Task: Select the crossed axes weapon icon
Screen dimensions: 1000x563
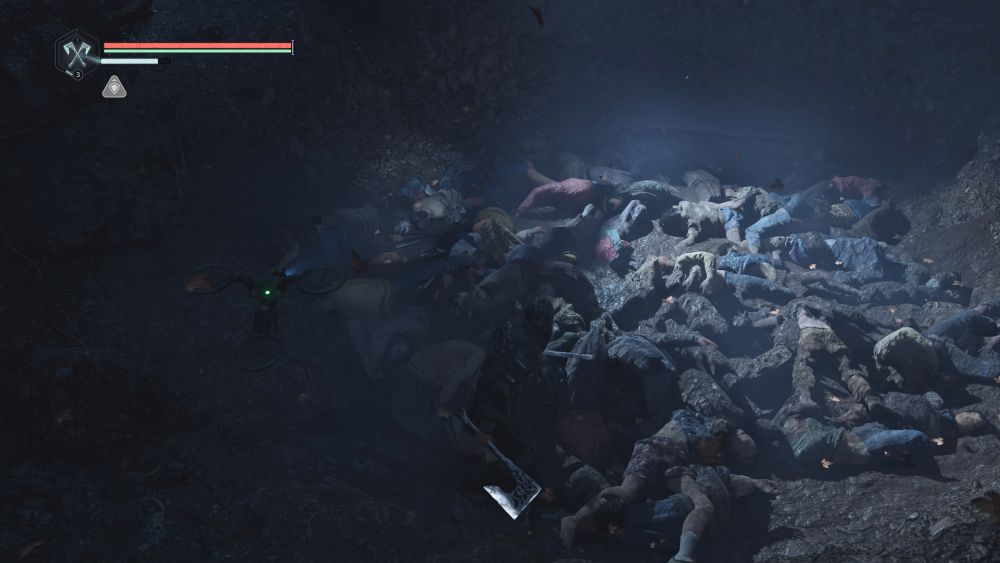Action: coord(76,50)
